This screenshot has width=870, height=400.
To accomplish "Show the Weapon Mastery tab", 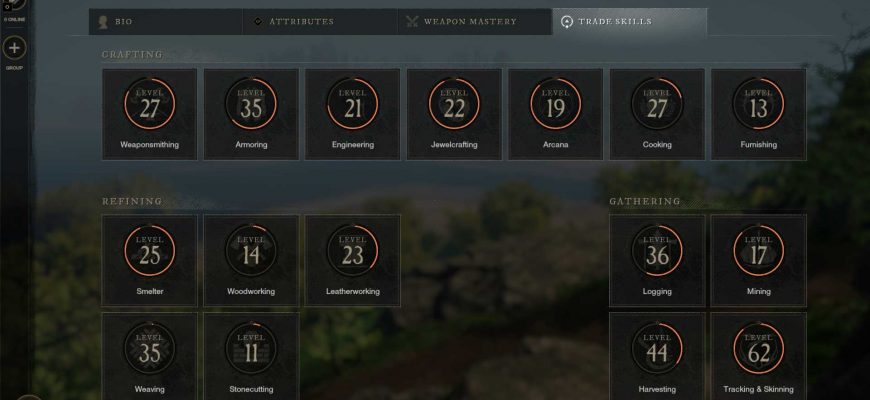I will click(x=475, y=22).
